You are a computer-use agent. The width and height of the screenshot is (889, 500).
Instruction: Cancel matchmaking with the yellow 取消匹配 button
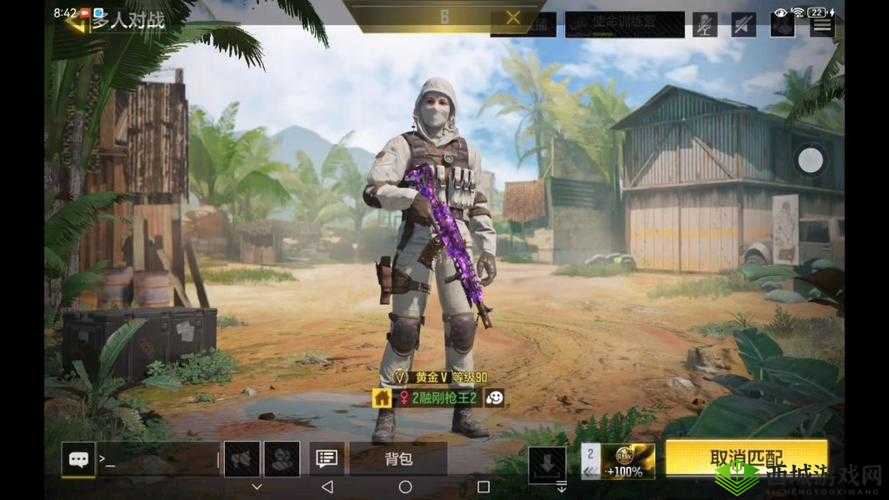(x=747, y=458)
